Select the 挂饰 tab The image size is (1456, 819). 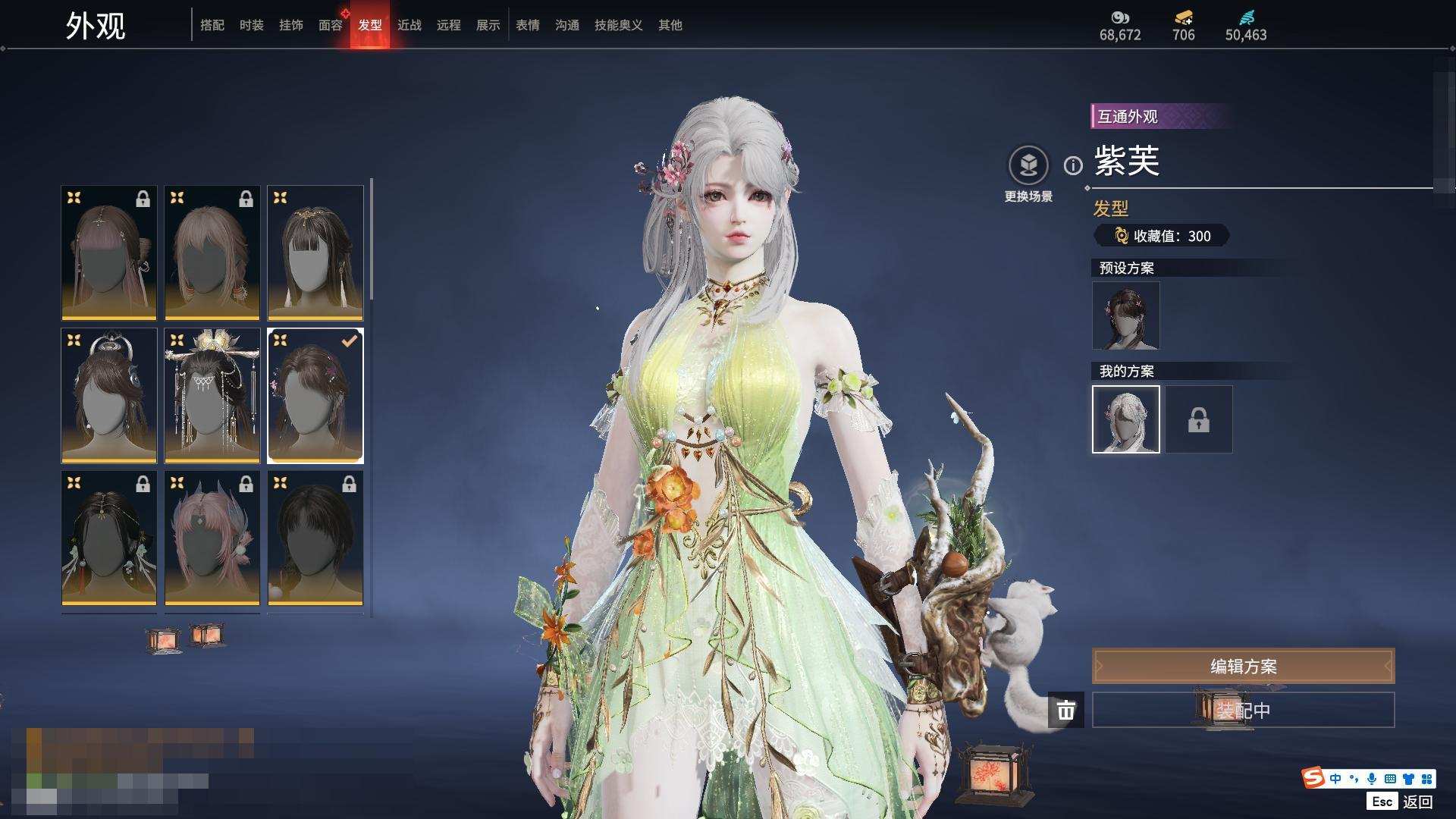click(290, 25)
